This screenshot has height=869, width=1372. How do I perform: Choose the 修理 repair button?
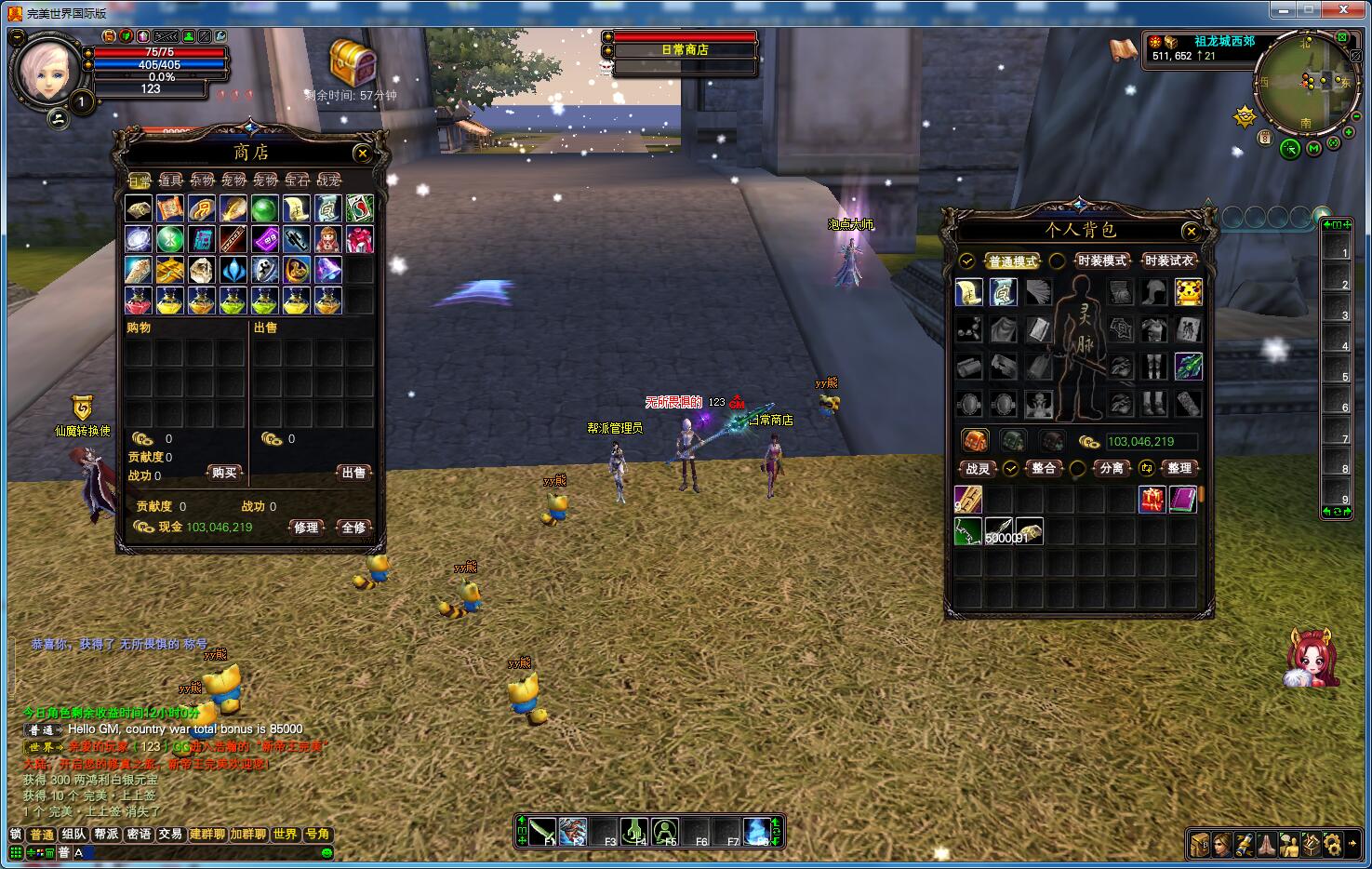pyautogui.click(x=306, y=528)
